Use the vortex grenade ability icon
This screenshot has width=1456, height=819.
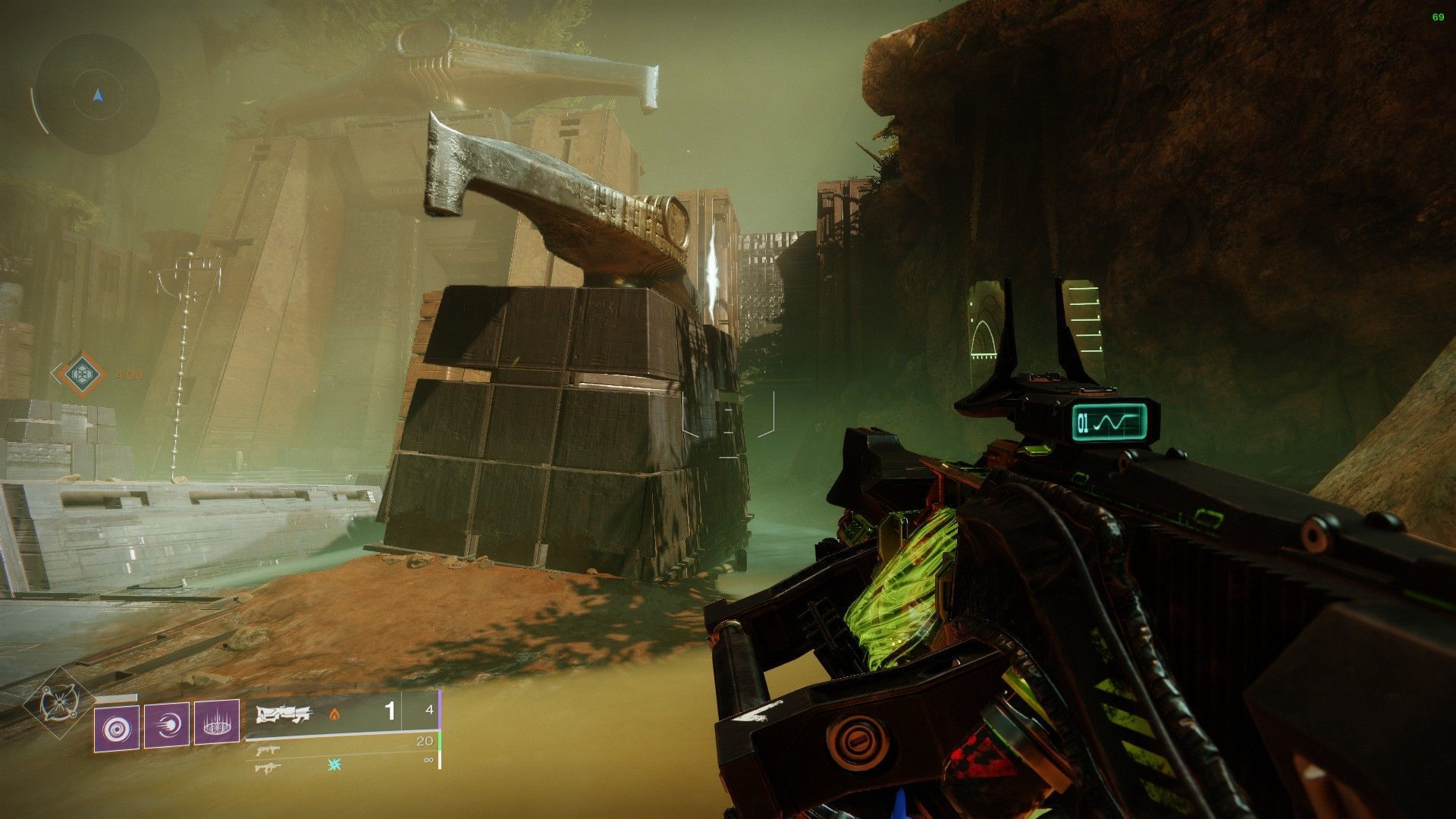[x=116, y=728]
